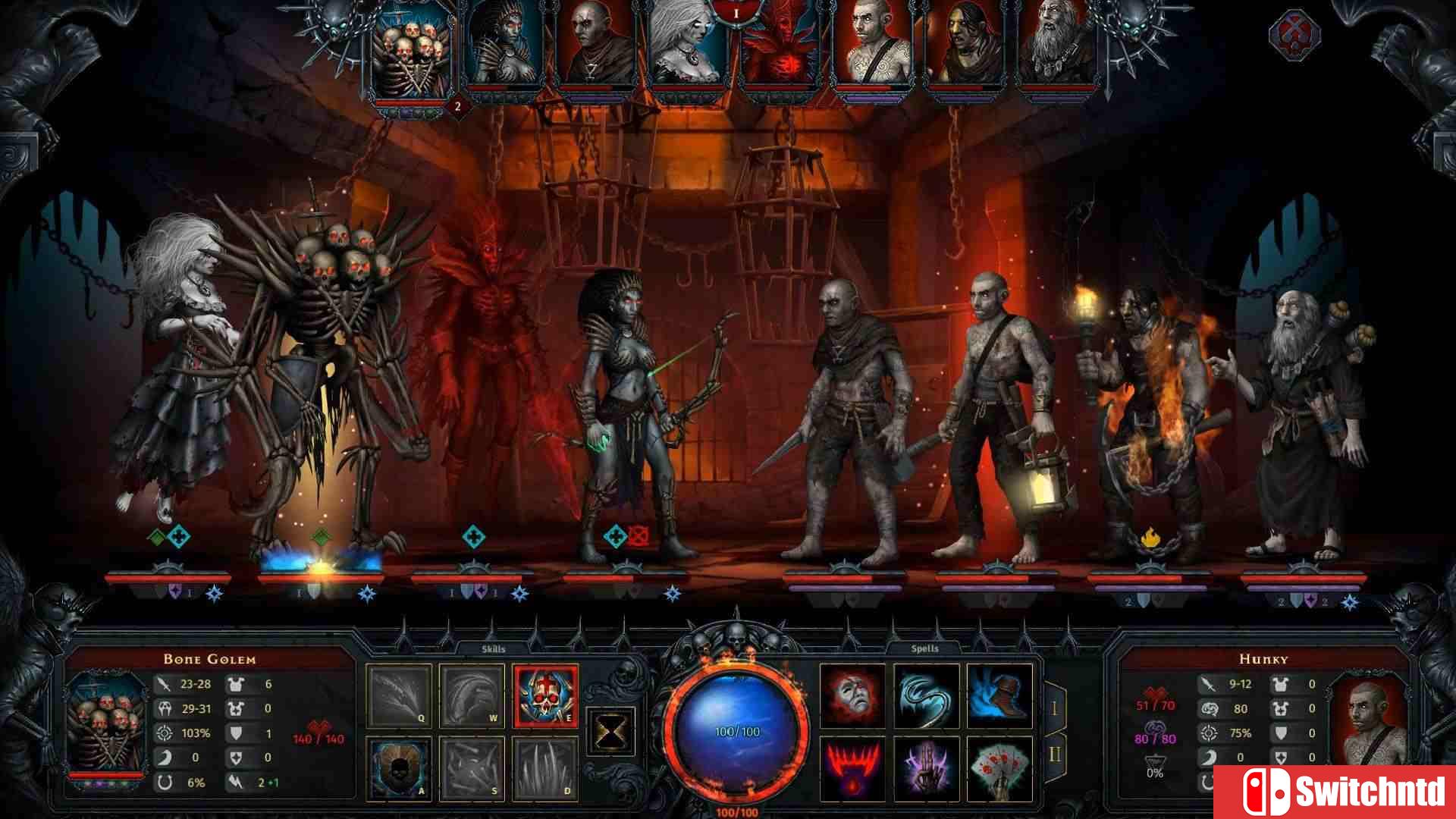The height and width of the screenshot is (819, 1456).
Task: Pick the scattered bones skill on S
Action: 472,768
